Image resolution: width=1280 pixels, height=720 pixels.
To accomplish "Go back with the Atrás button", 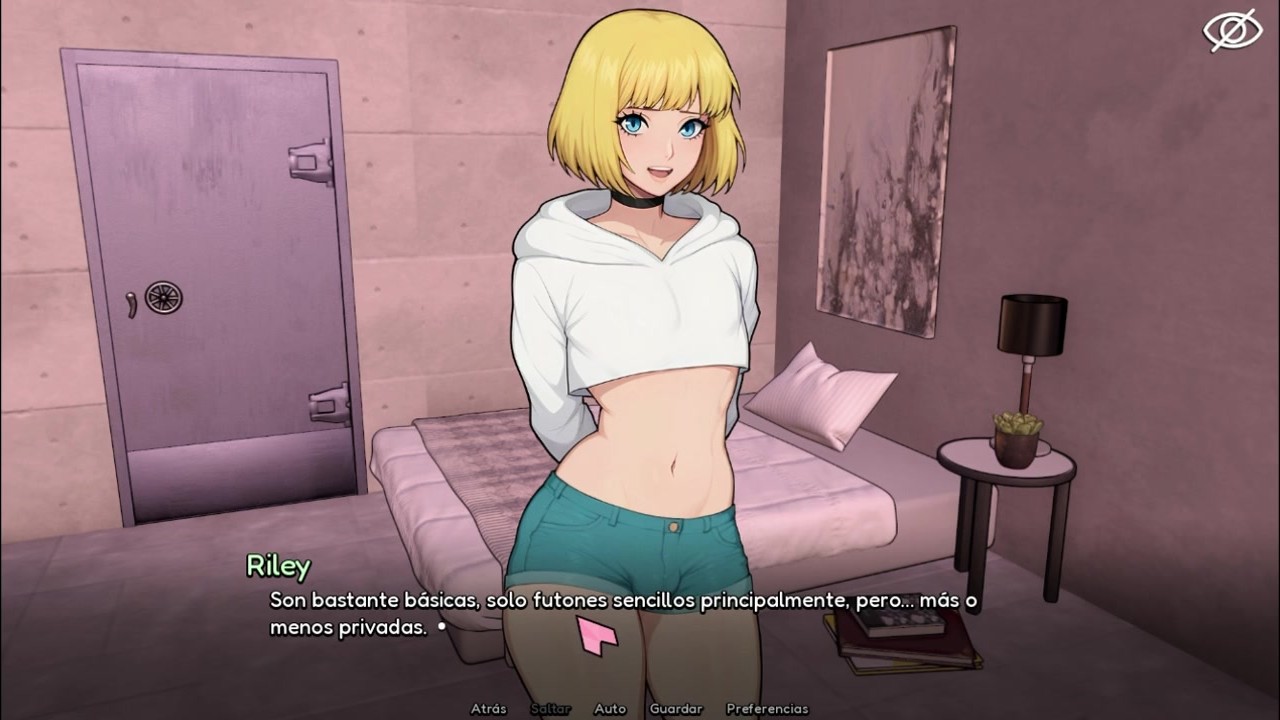I will [x=488, y=709].
